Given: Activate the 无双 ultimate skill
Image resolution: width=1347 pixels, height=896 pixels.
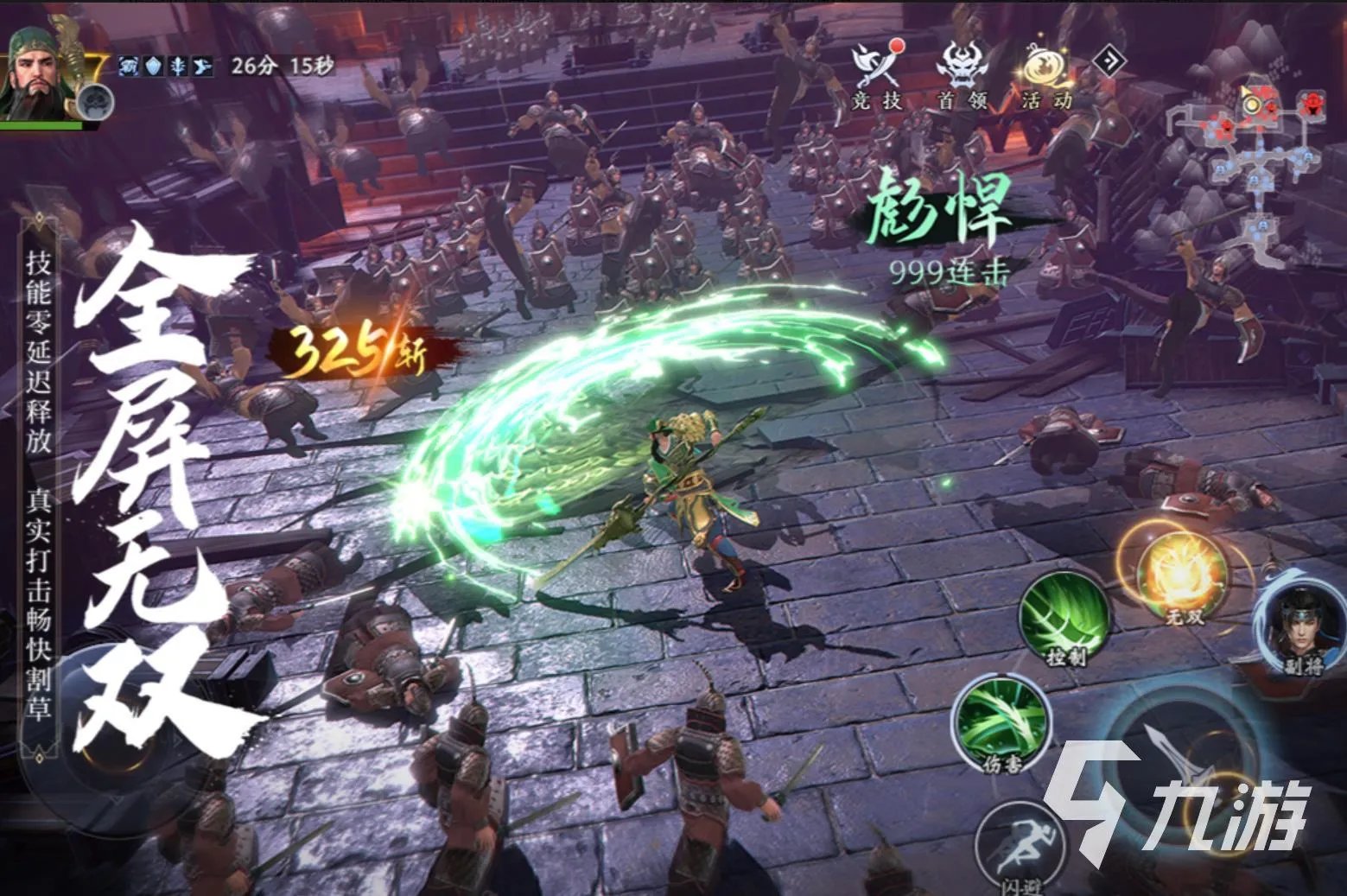Looking at the screenshot, I should click(1183, 576).
